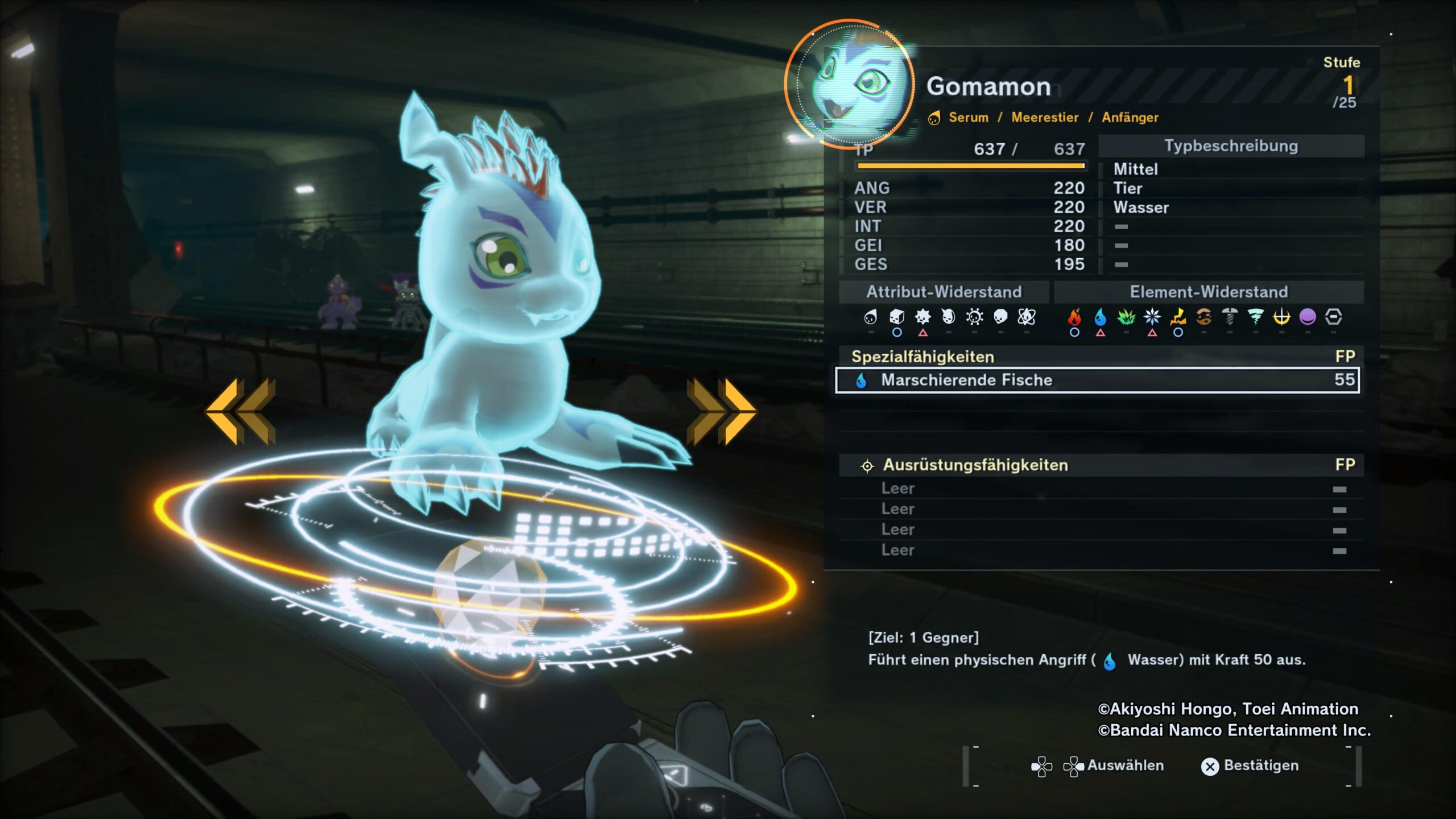1456x819 pixels.
Task: Open the Ausrüstungsfähigkeiten equipment skills section
Action: coord(975,465)
